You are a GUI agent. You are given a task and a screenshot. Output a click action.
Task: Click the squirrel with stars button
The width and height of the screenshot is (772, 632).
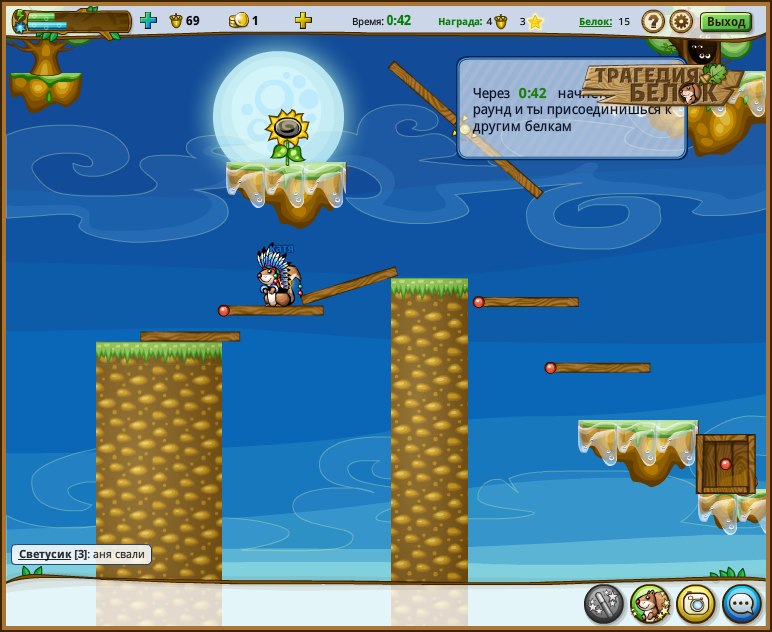[650, 603]
